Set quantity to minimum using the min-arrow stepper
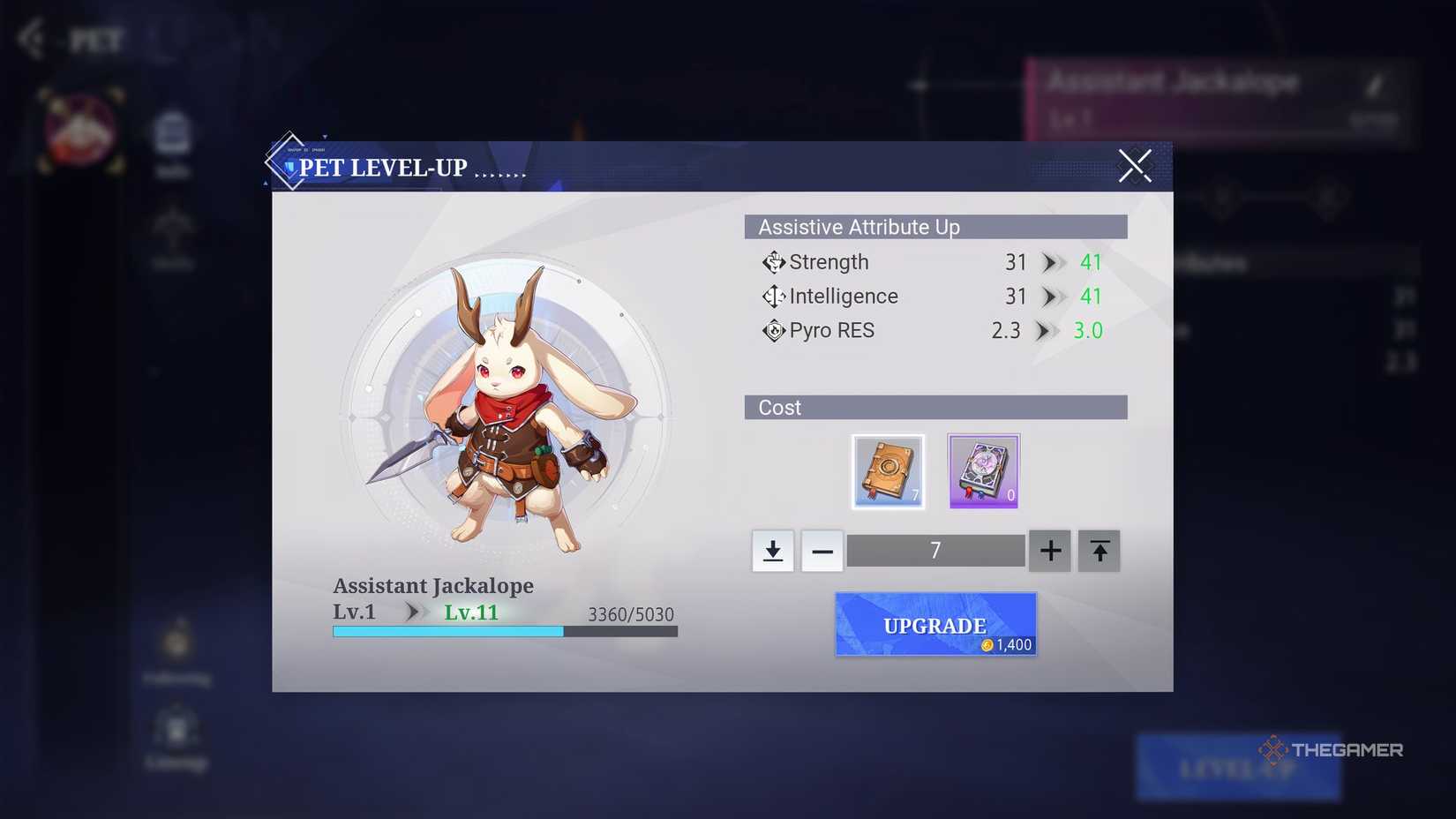 [772, 550]
